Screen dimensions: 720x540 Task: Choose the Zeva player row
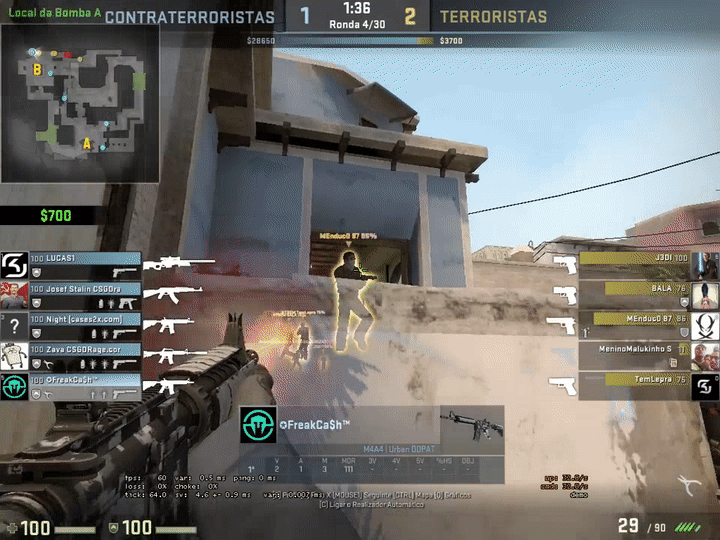[x=85, y=356]
